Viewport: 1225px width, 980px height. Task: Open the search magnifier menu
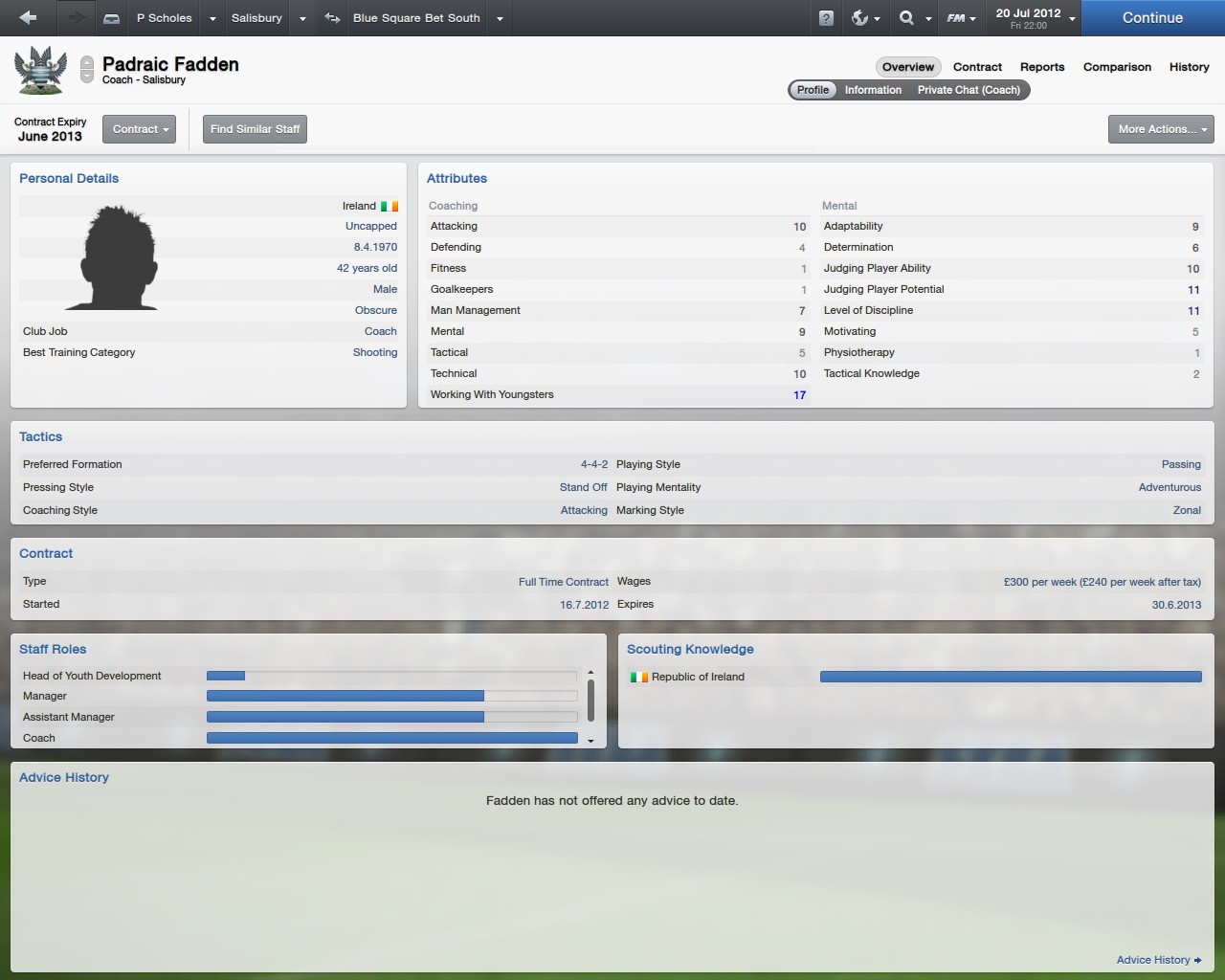914,18
